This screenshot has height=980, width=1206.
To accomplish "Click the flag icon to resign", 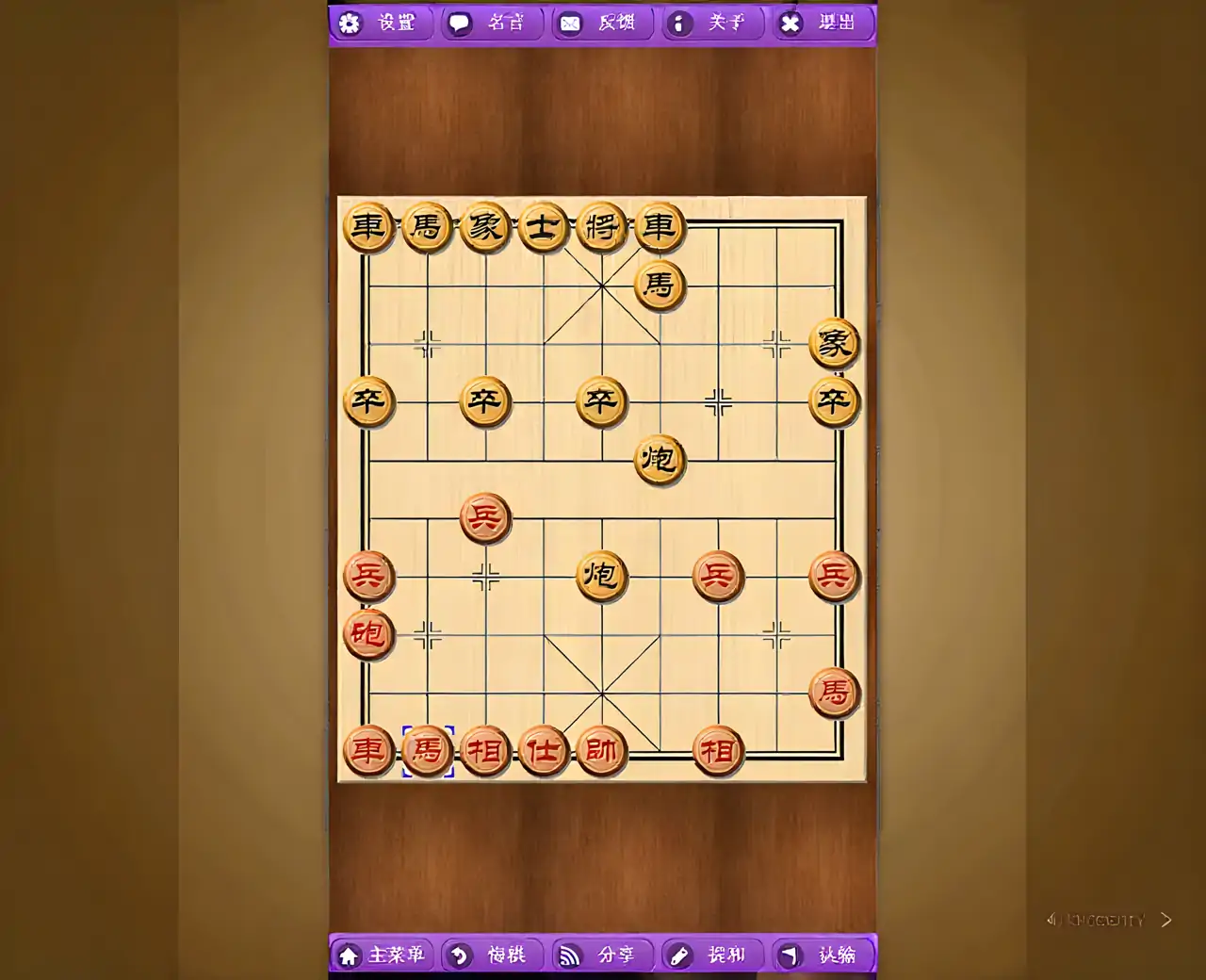I will pos(790,955).
